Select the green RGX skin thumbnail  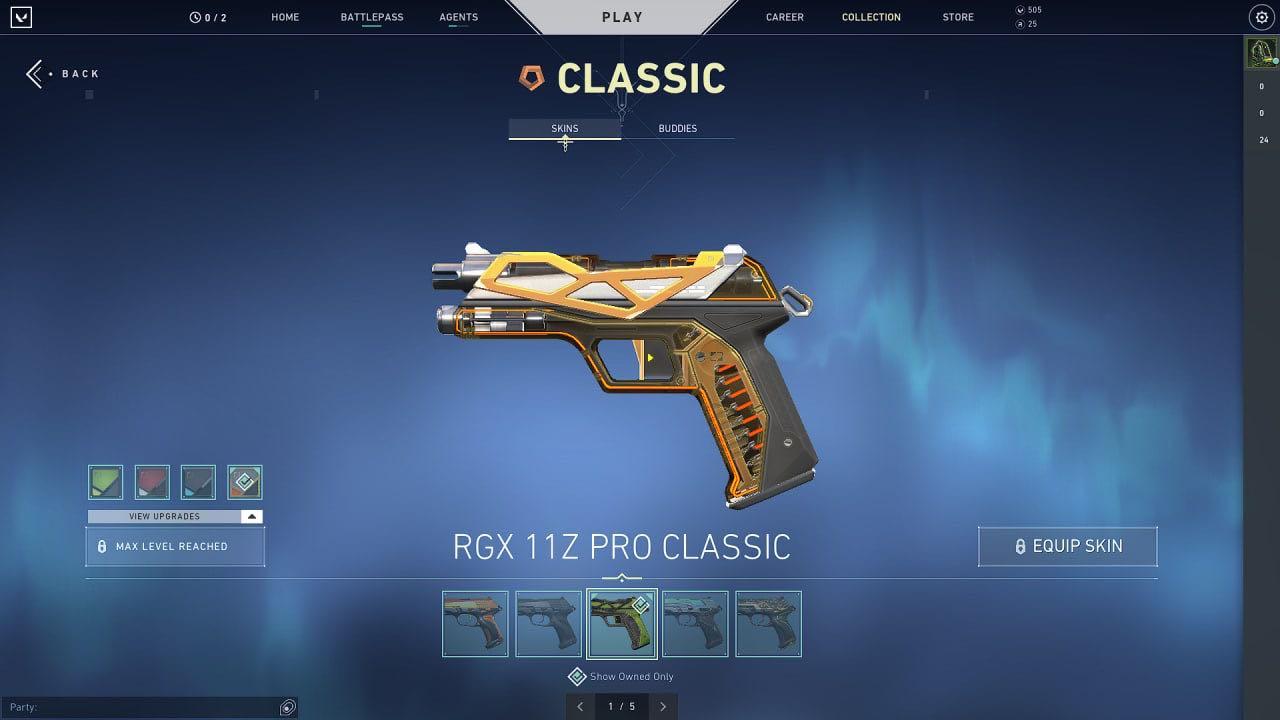[x=621, y=623]
